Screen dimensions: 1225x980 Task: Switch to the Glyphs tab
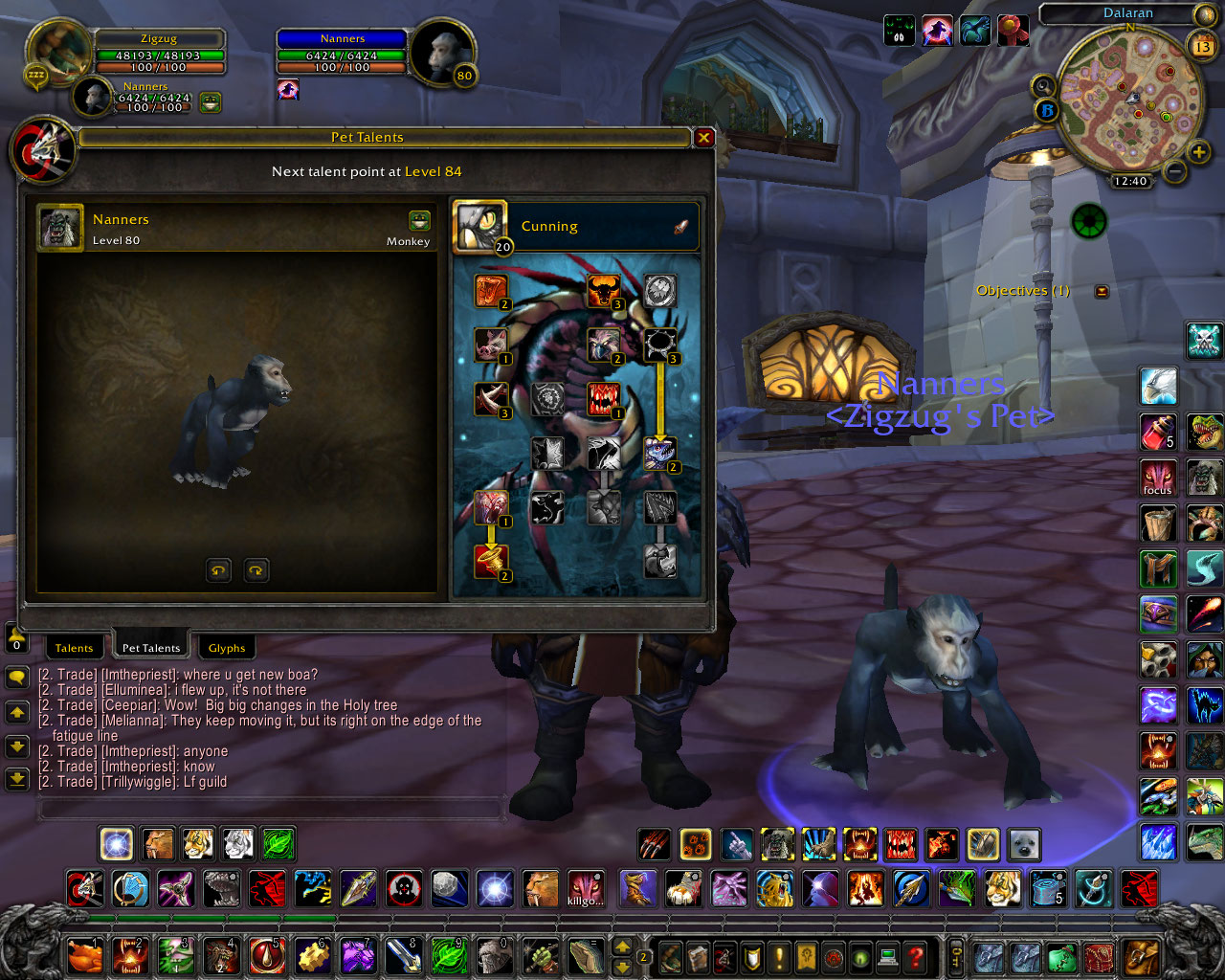(226, 647)
